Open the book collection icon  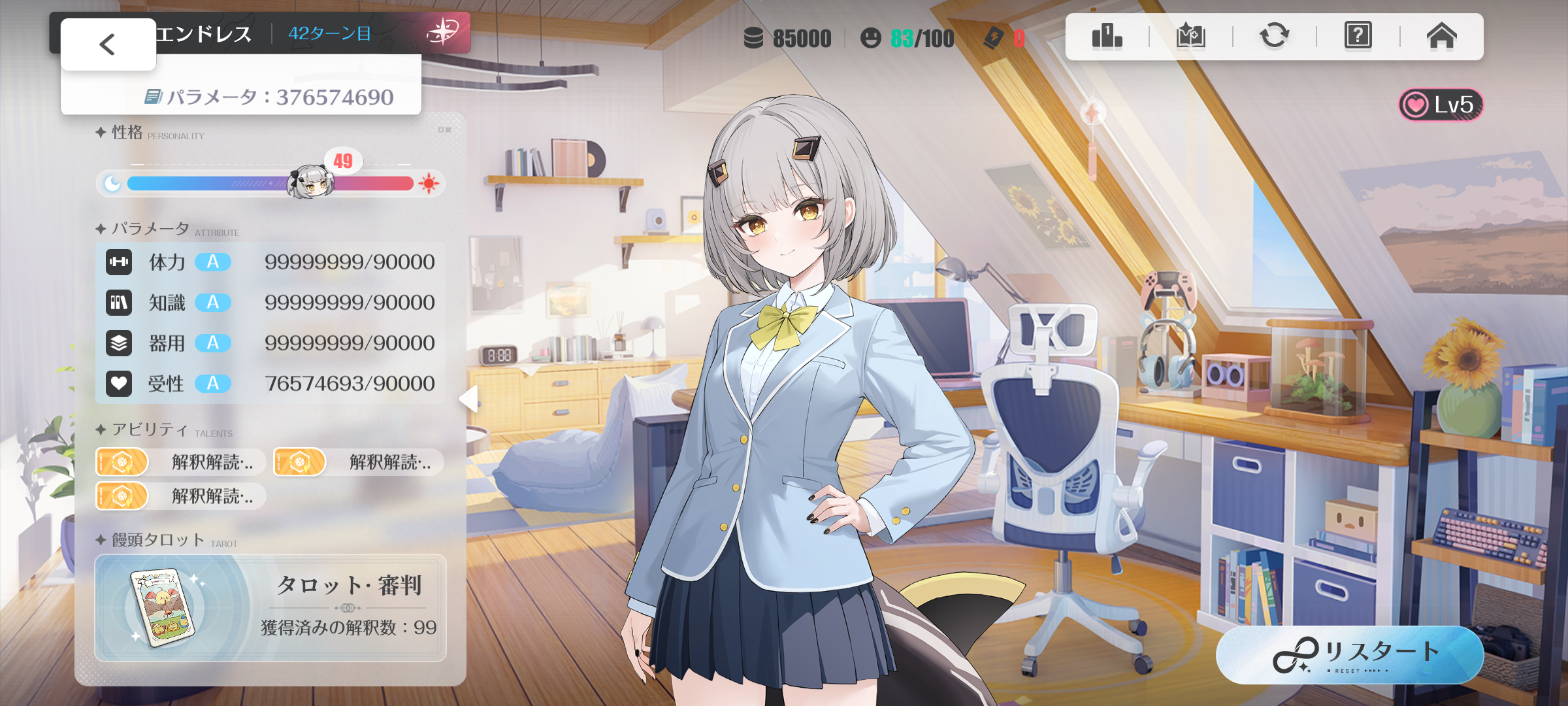tap(1190, 36)
